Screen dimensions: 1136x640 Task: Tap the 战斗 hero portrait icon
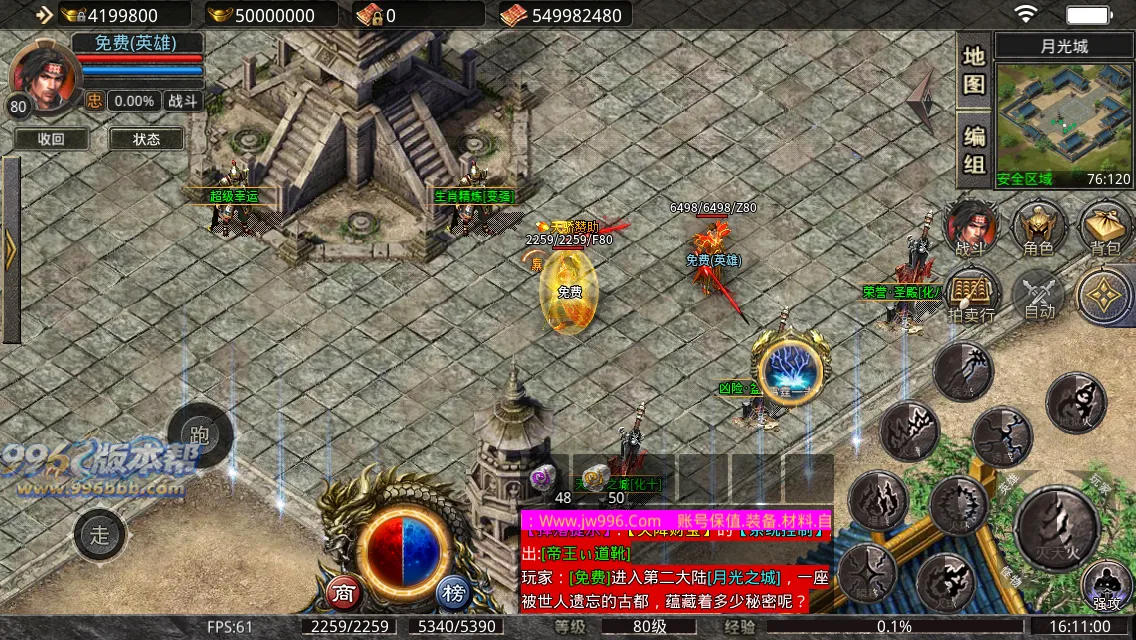(972, 227)
